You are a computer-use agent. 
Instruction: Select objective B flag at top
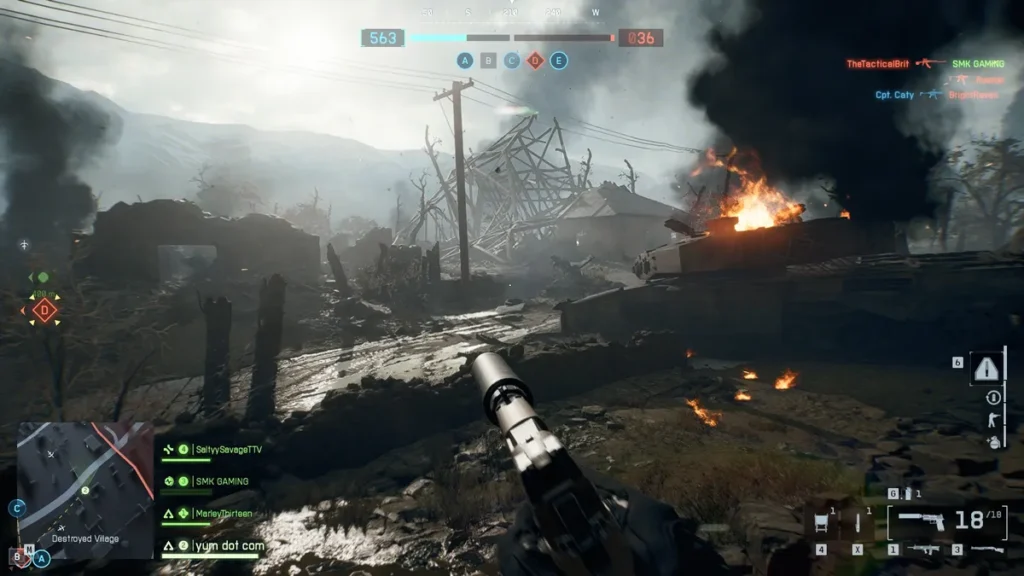pos(488,60)
